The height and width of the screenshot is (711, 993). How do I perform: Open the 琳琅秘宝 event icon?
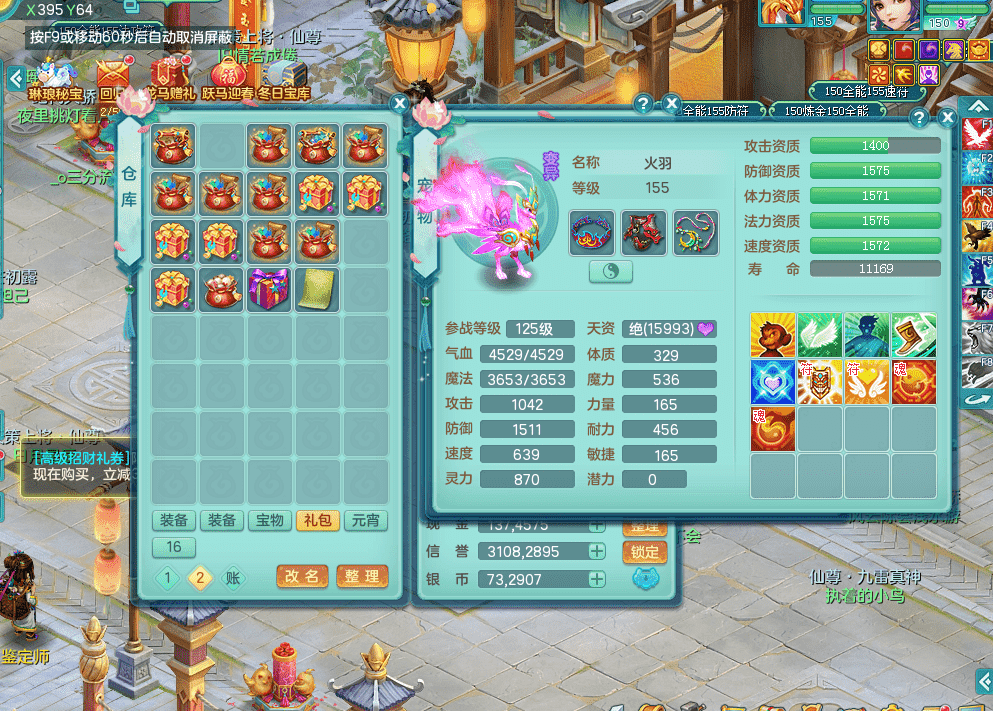pyautogui.click(x=56, y=80)
